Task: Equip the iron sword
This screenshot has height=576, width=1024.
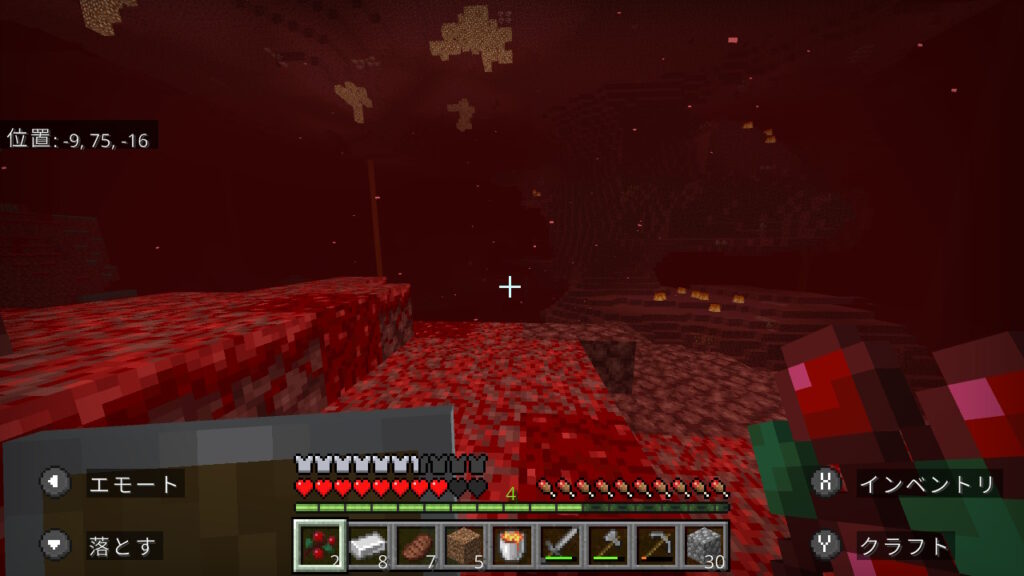Action: (x=559, y=545)
